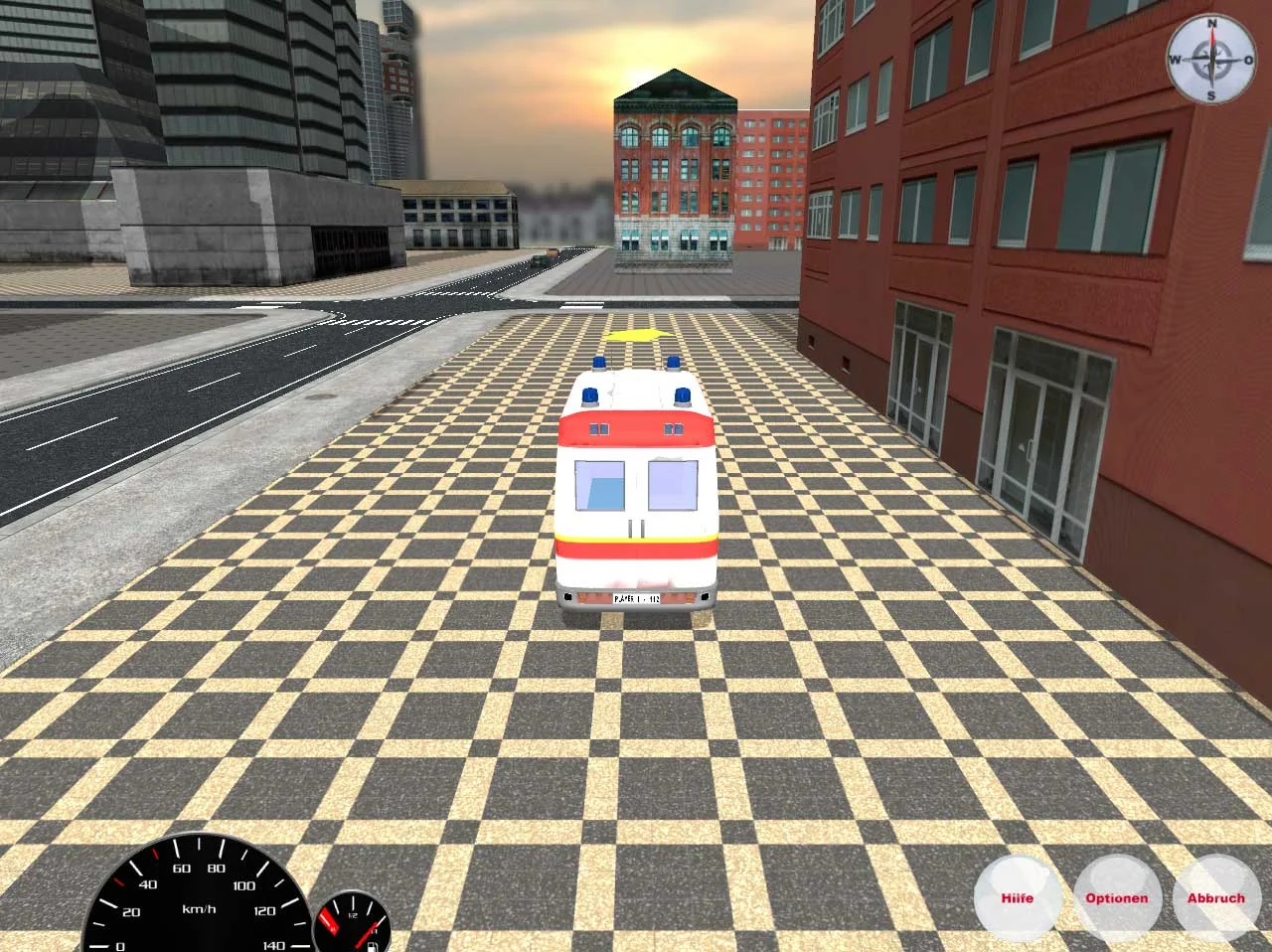
Task: Click the ambulance license plate
Action: (x=636, y=599)
